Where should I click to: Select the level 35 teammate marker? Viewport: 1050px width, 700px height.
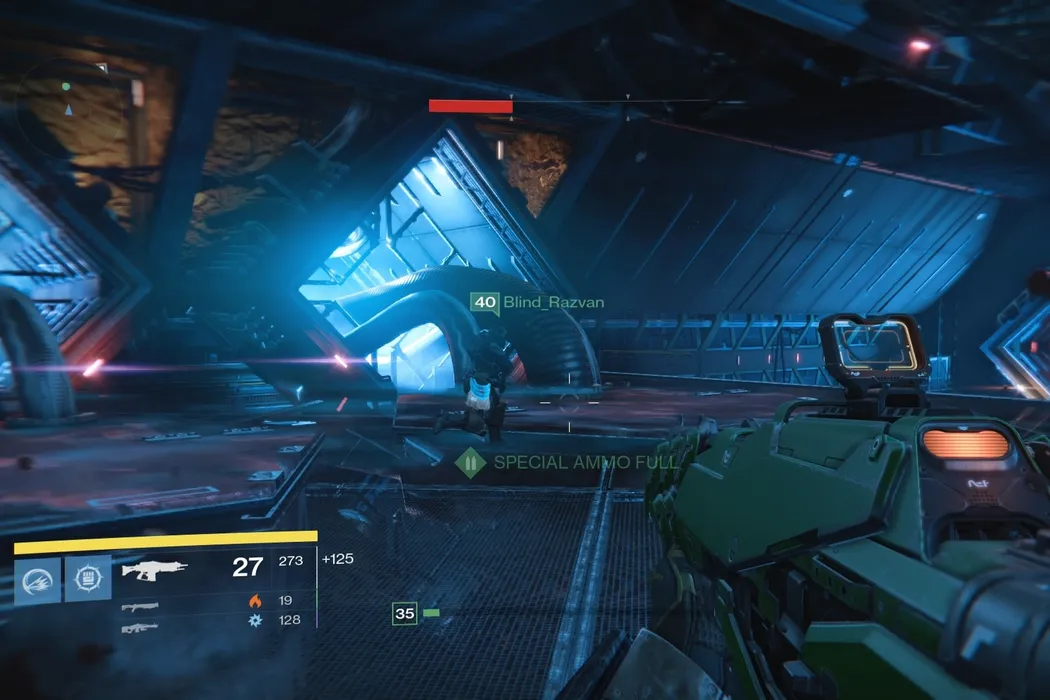click(x=404, y=613)
